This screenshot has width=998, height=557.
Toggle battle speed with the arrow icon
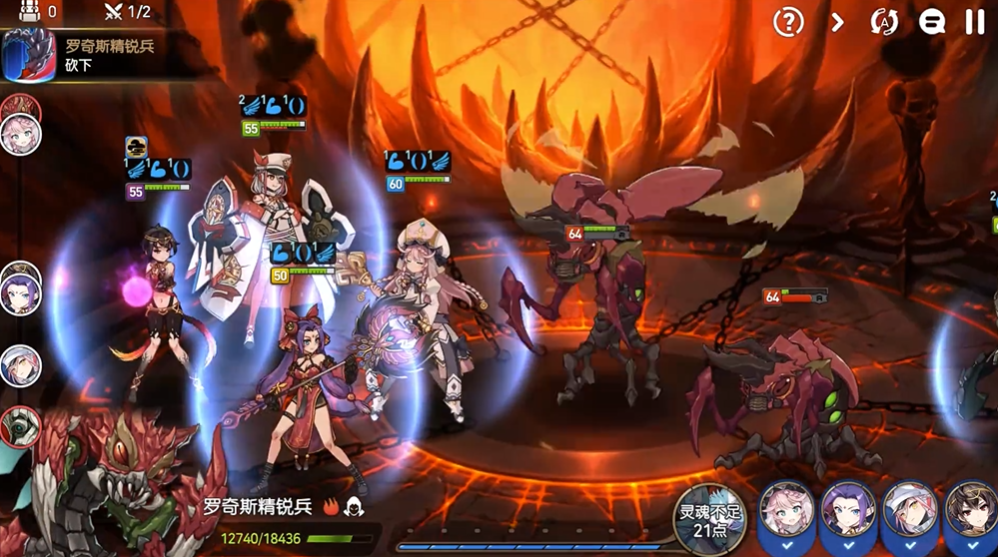(x=838, y=21)
